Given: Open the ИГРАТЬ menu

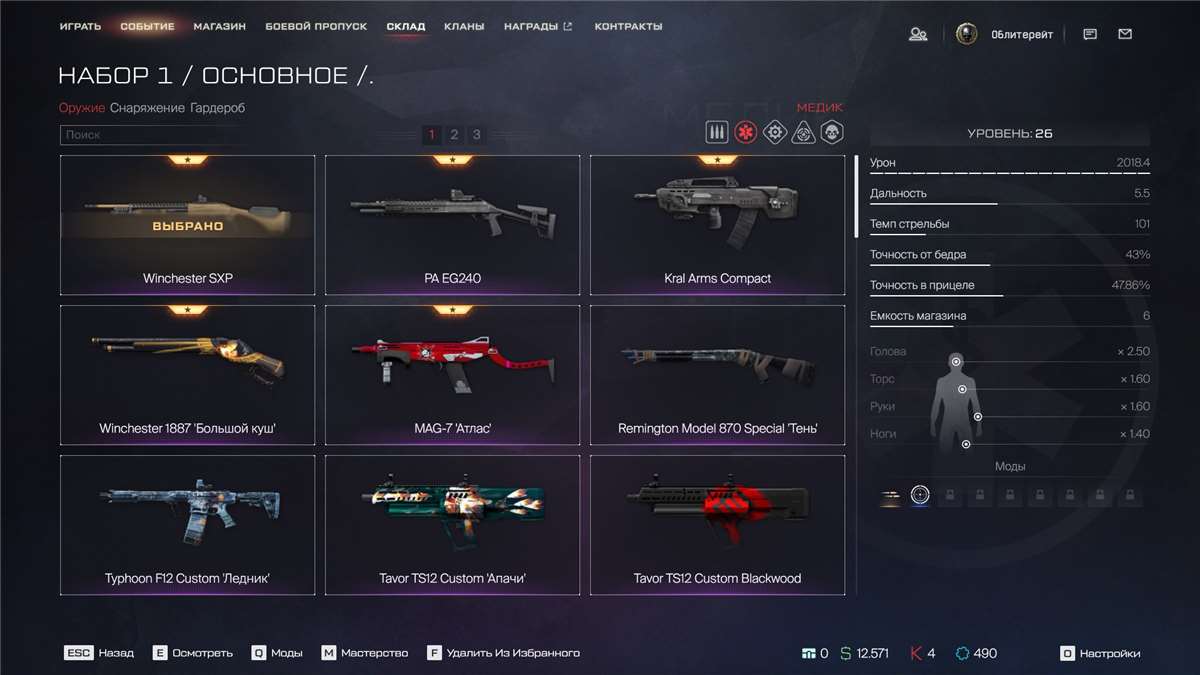Looking at the screenshot, I should click(80, 27).
